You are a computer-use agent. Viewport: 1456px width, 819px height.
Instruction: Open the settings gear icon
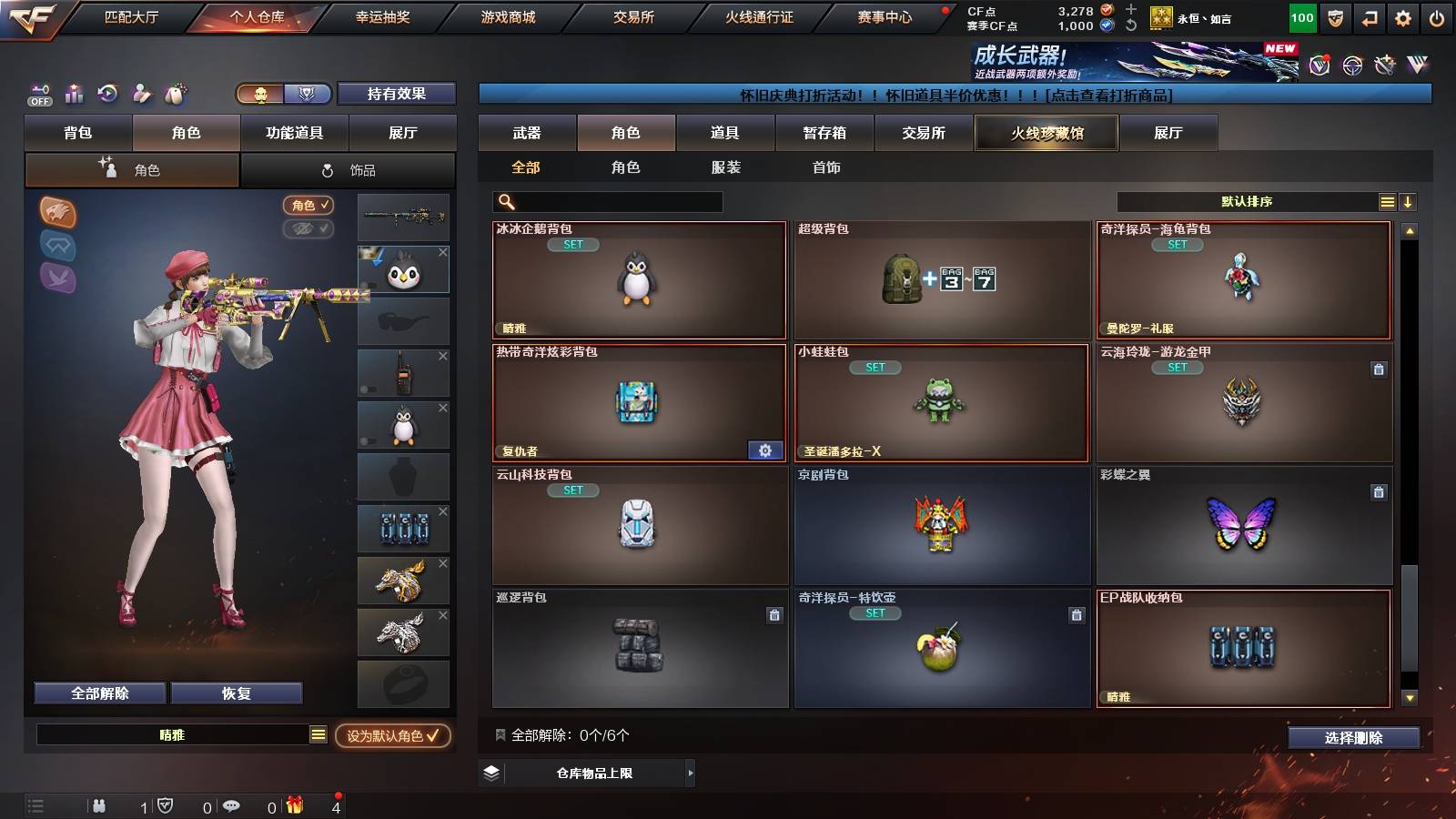click(1403, 17)
